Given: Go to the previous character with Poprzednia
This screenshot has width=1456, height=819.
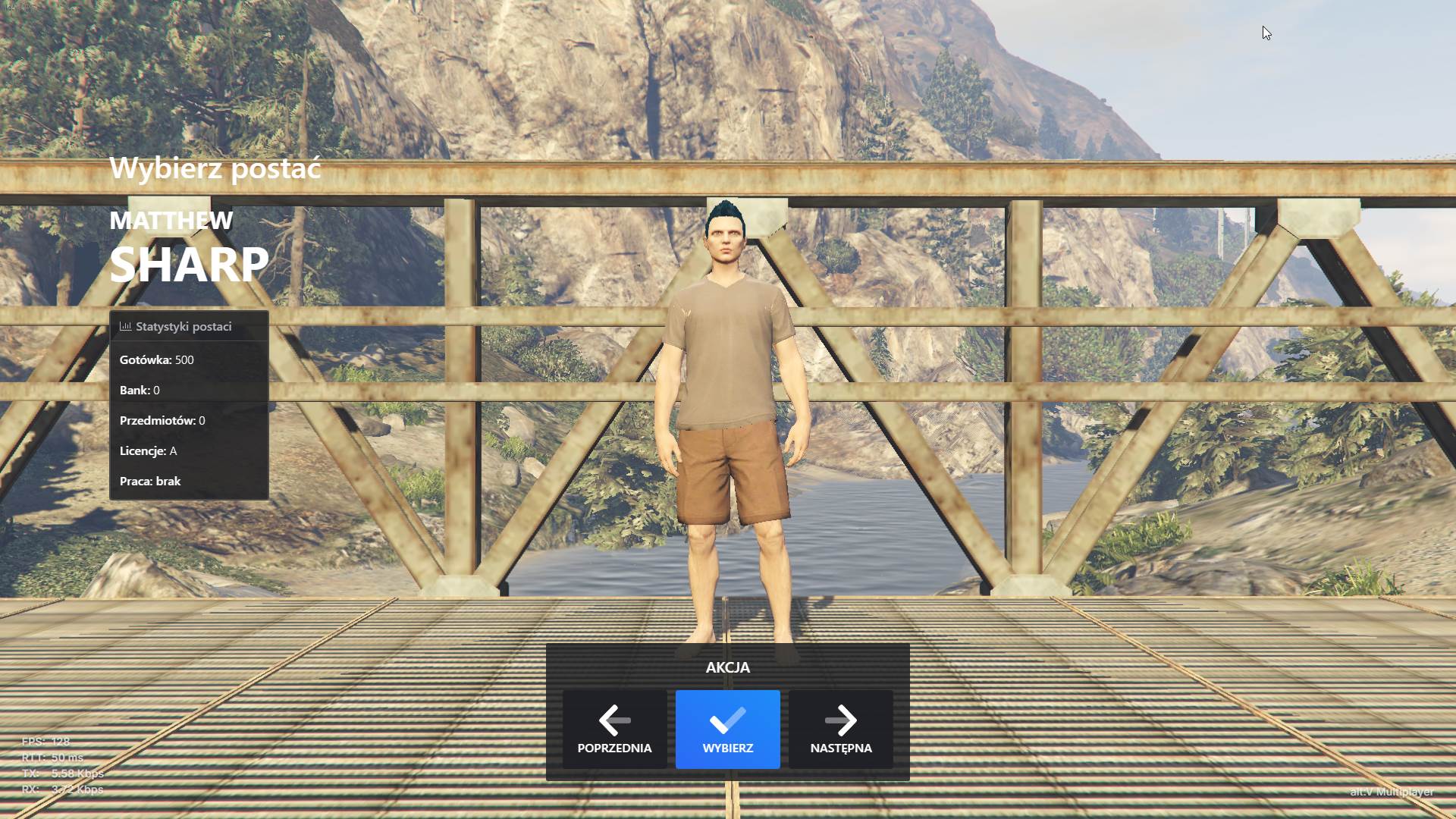Looking at the screenshot, I should 614,730.
